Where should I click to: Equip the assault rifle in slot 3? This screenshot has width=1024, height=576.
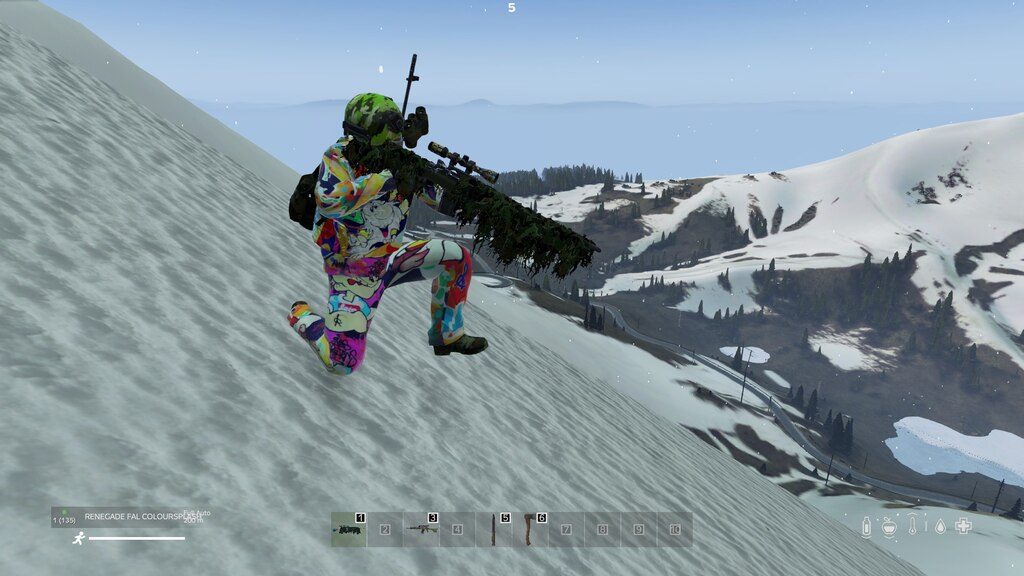(421, 529)
